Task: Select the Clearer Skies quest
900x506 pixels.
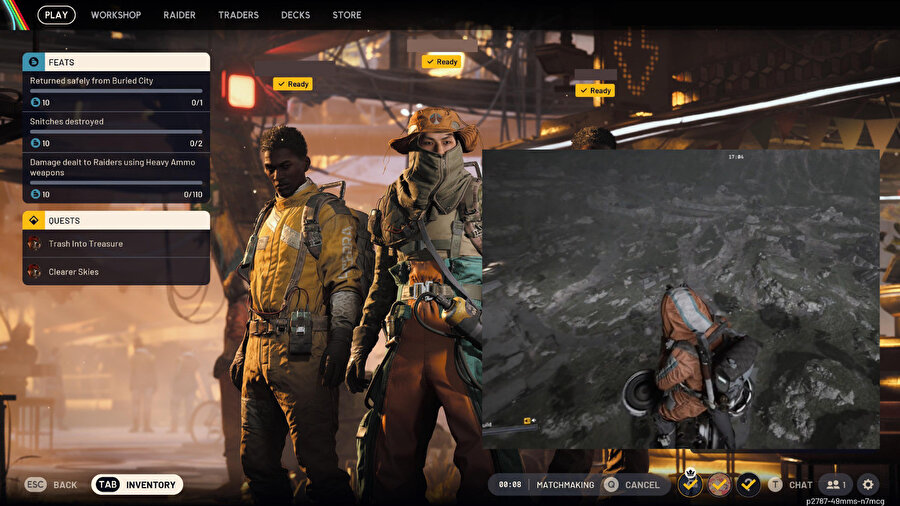Action: tap(116, 271)
